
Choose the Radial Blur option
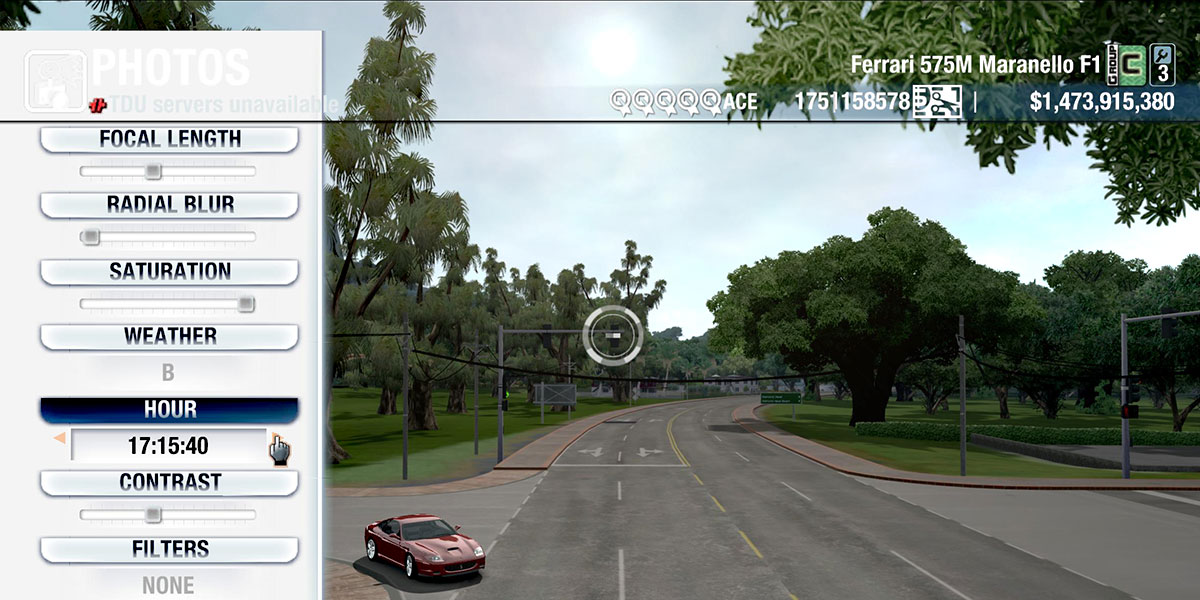pos(169,205)
